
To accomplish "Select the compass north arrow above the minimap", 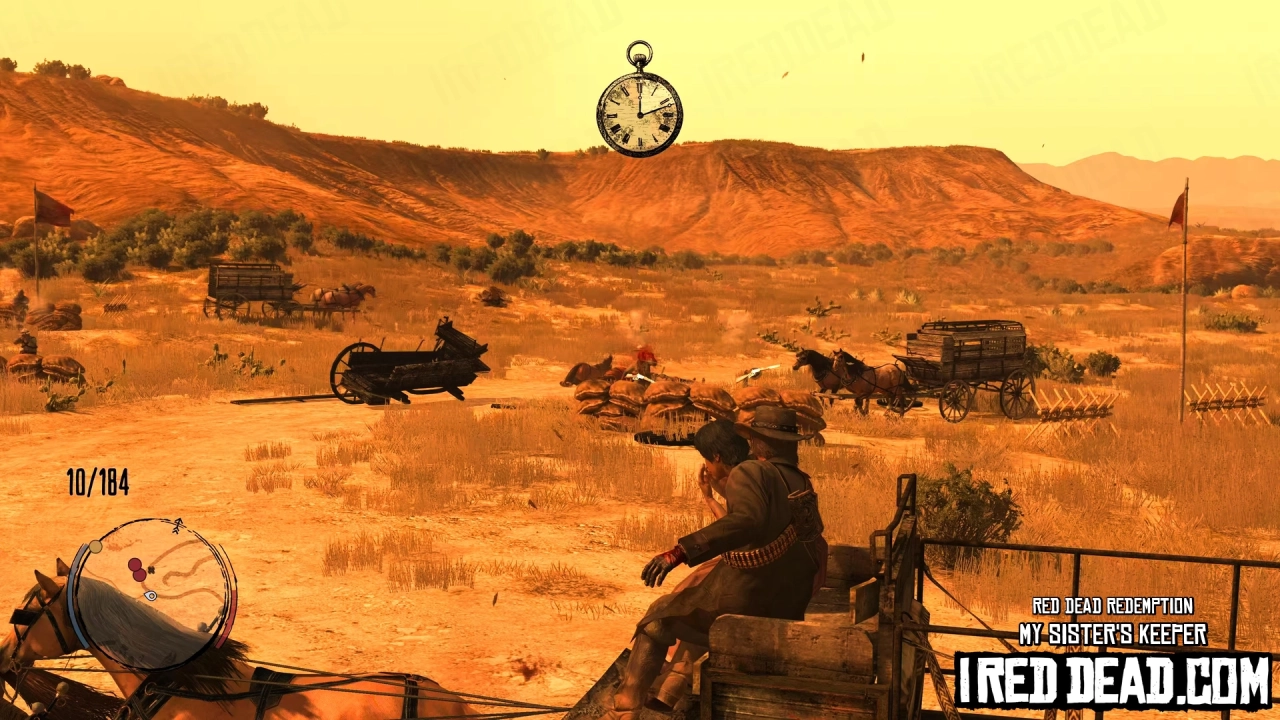I will coord(177,523).
